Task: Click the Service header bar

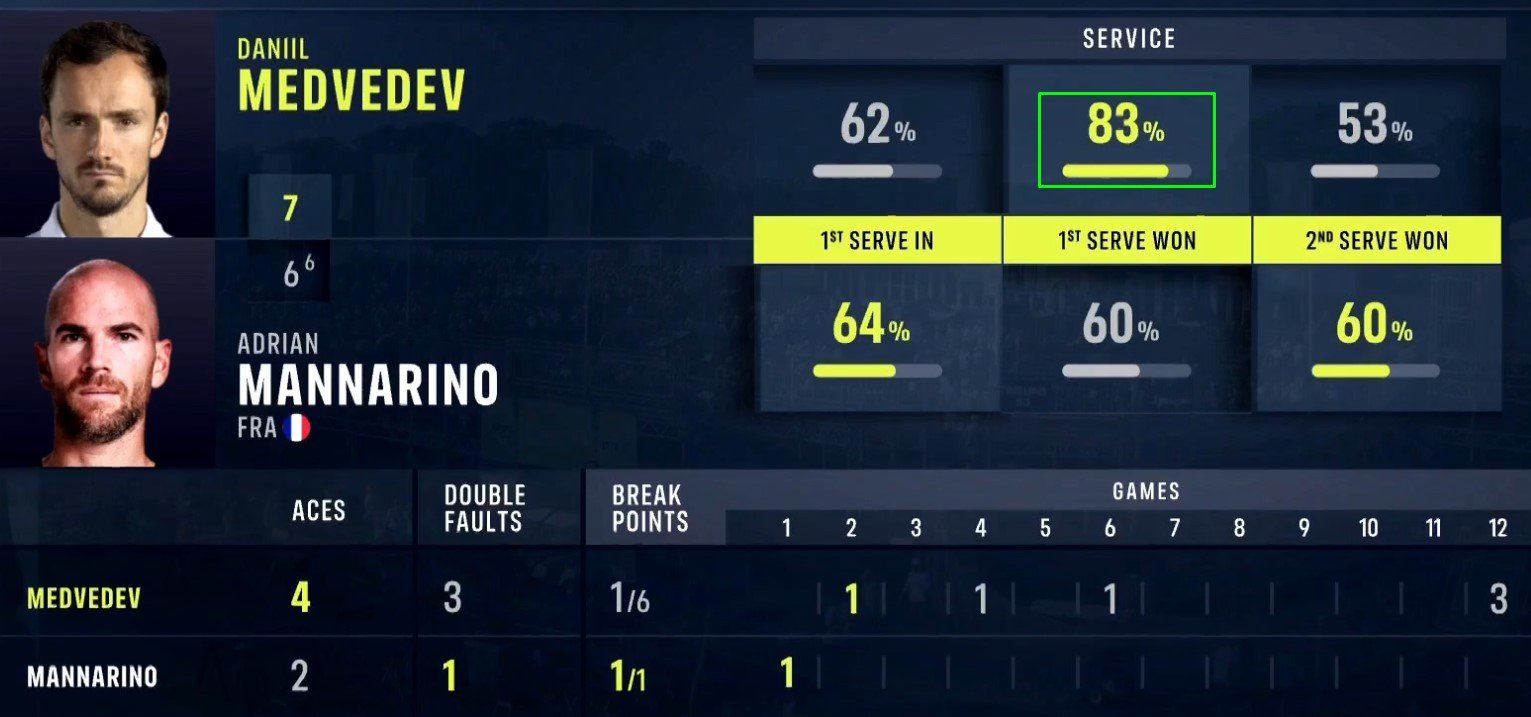Action: (x=1128, y=39)
